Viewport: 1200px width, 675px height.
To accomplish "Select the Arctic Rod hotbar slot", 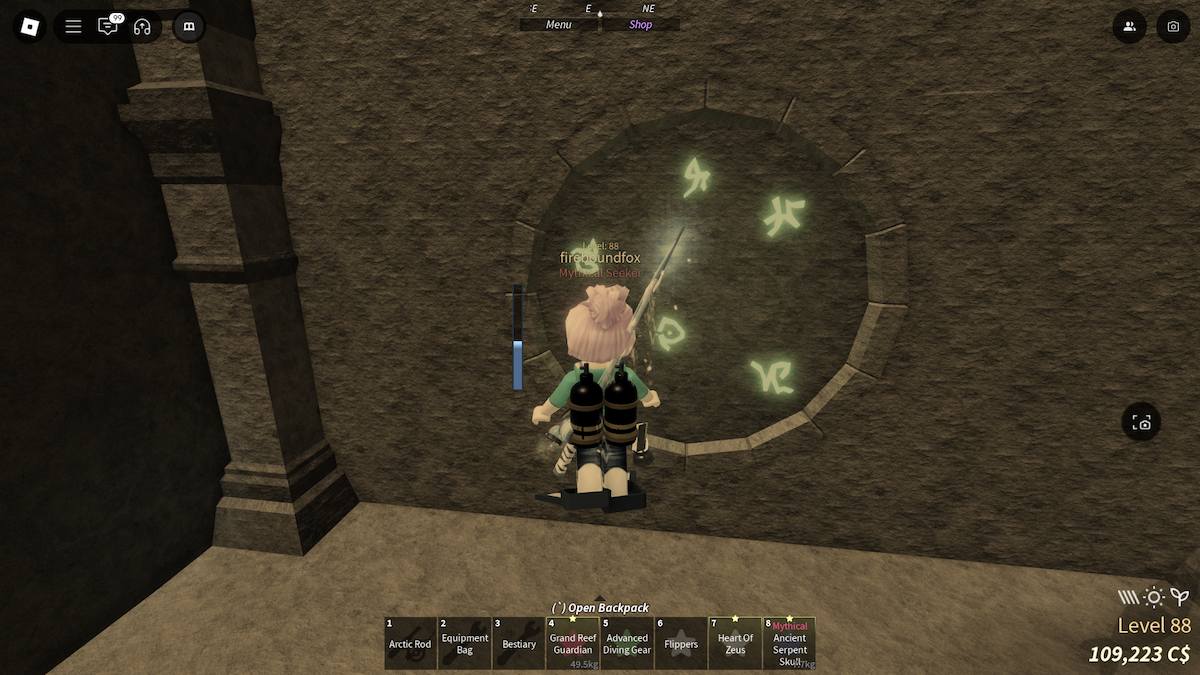I will 410,643.
